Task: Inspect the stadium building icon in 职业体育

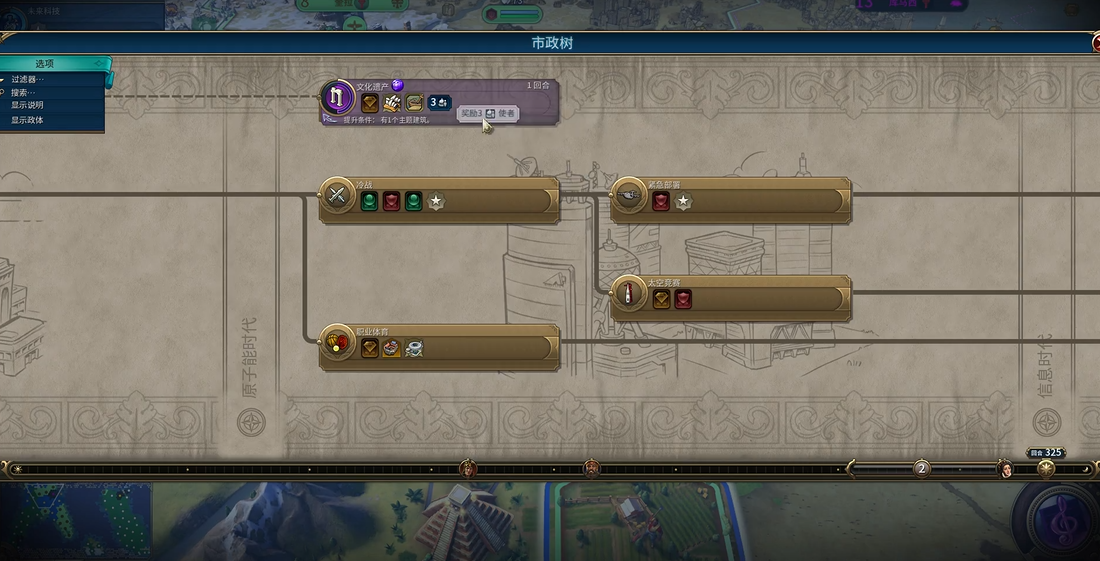Action: [x=391, y=348]
